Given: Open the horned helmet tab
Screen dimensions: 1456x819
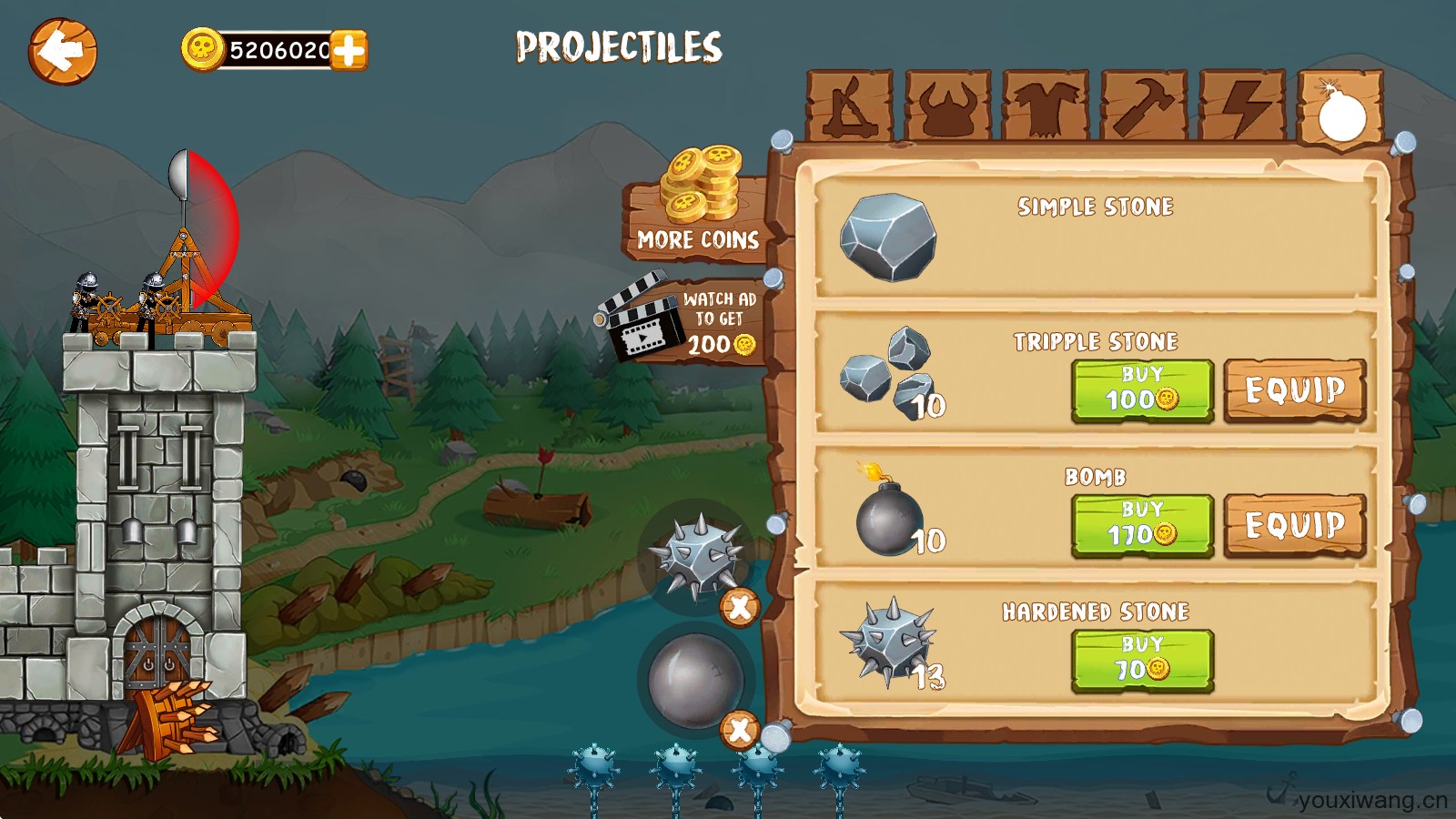Looking at the screenshot, I should [947, 106].
